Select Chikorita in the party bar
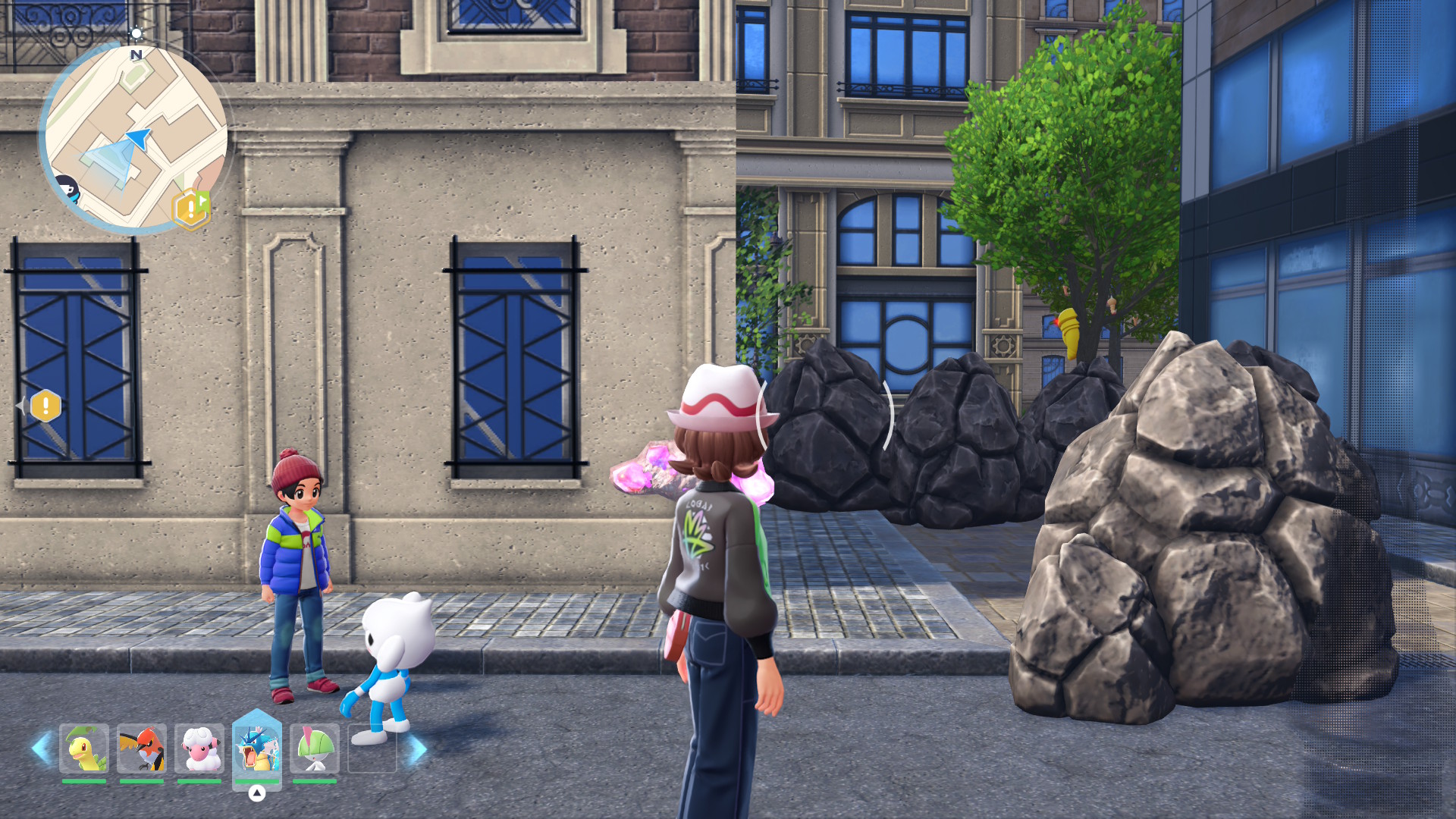1456x819 pixels. pos(84,748)
